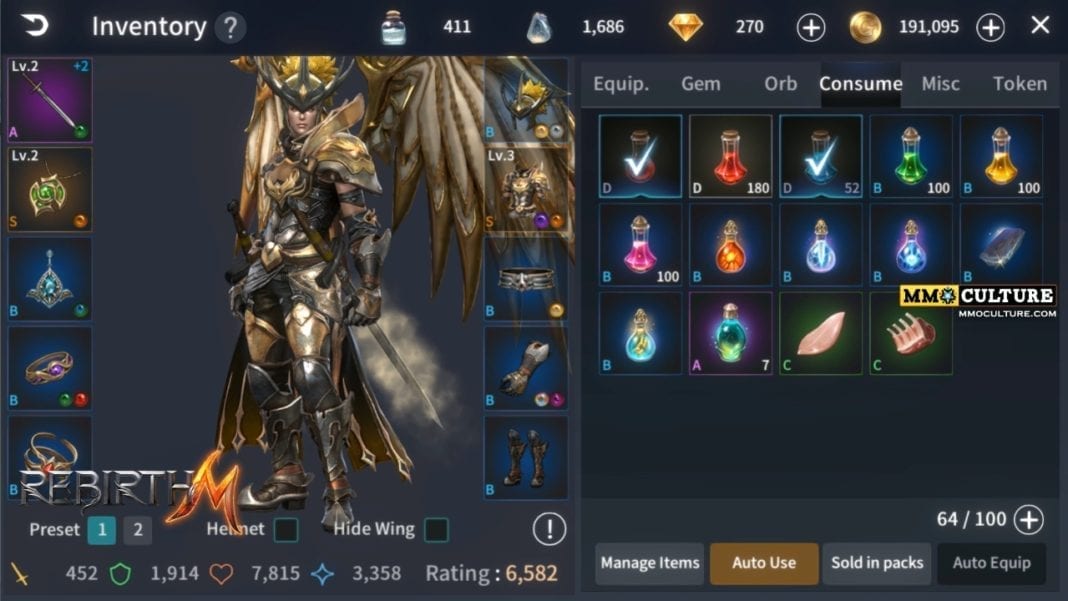
Task: Click the Auto Equip button
Action: point(991,563)
